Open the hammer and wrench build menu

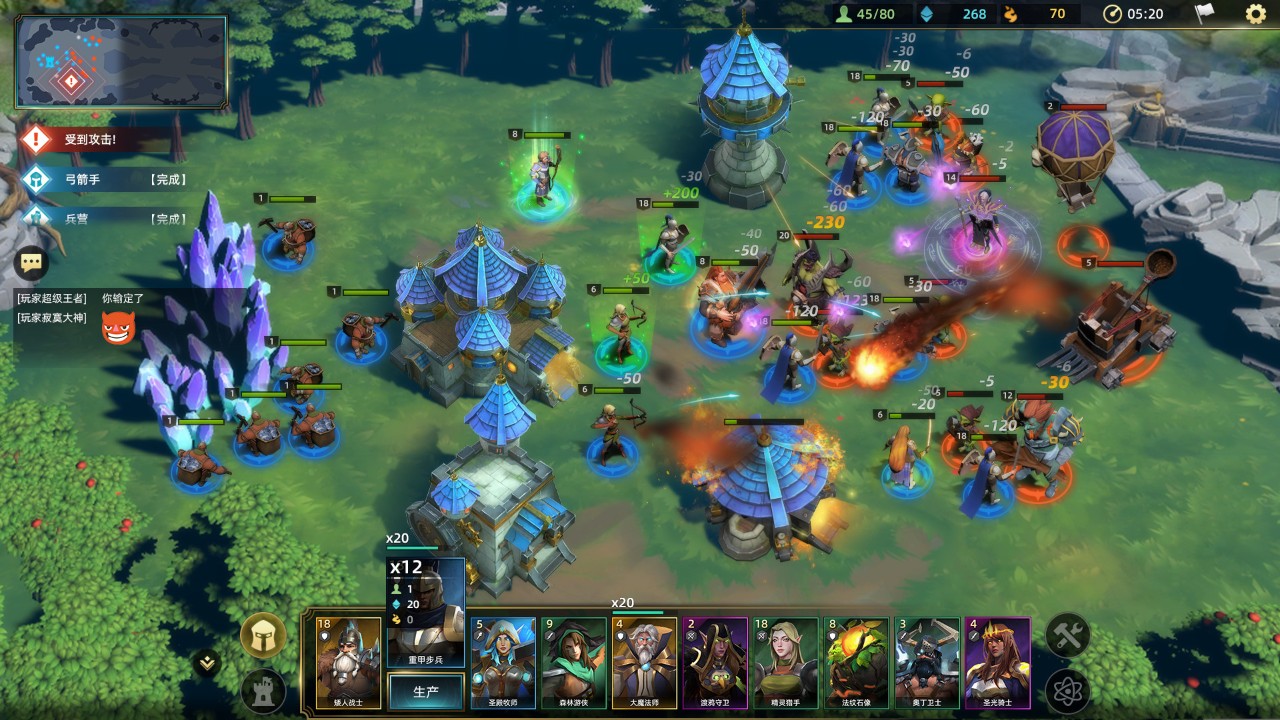[1067, 635]
